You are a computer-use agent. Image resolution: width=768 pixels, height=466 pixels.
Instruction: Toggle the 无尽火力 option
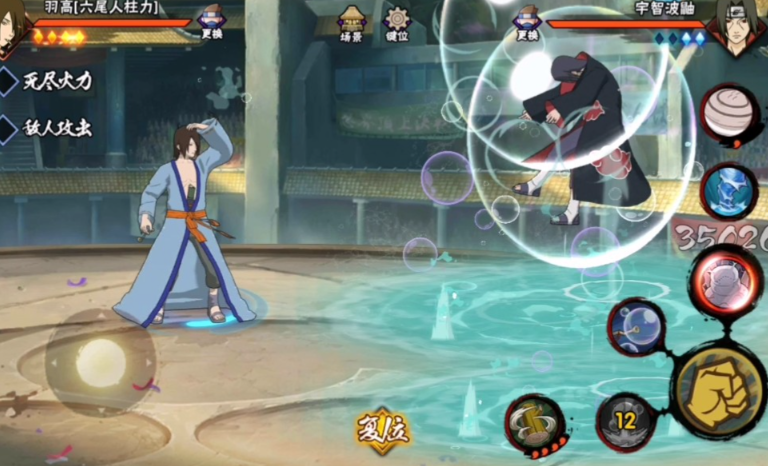coord(50,82)
